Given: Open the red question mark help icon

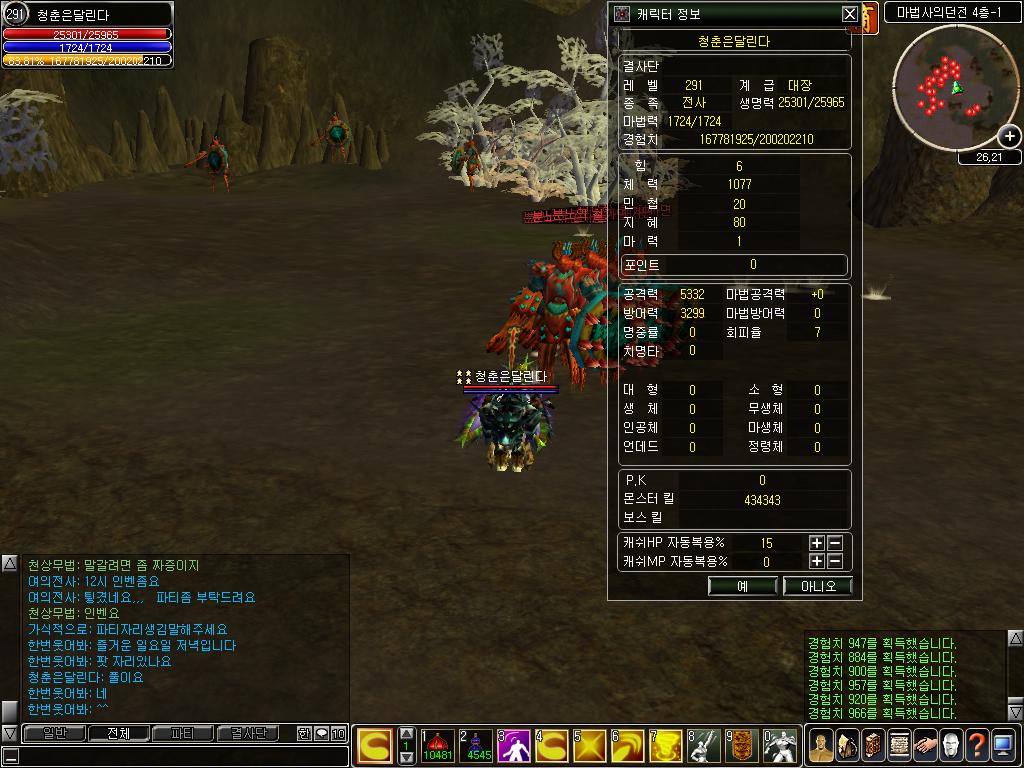Looking at the screenshot, I should click(977, 745).
